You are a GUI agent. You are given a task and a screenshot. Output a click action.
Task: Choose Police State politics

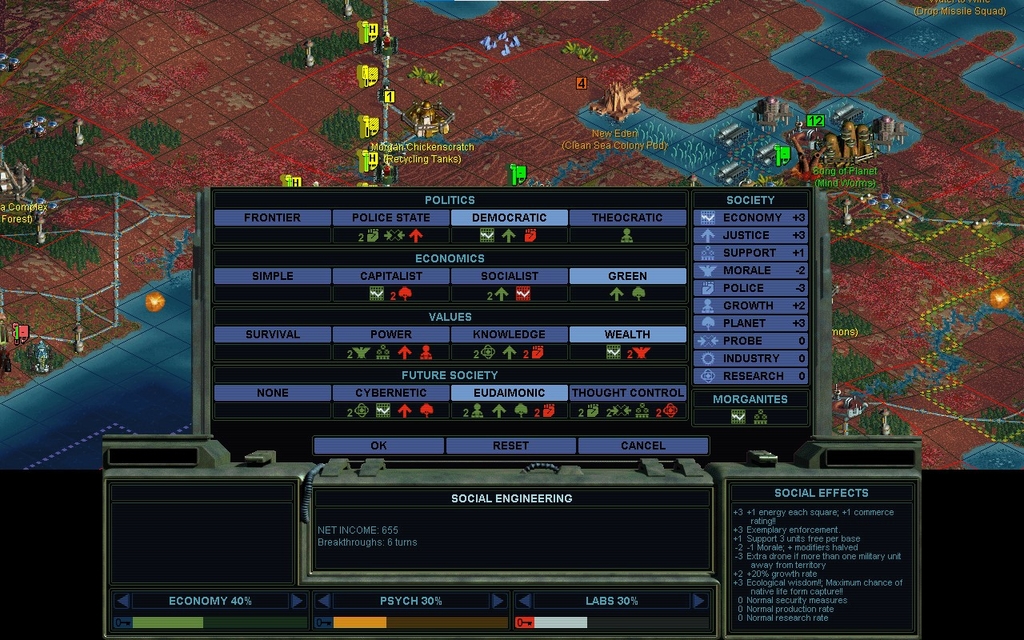tap(390, 218)
